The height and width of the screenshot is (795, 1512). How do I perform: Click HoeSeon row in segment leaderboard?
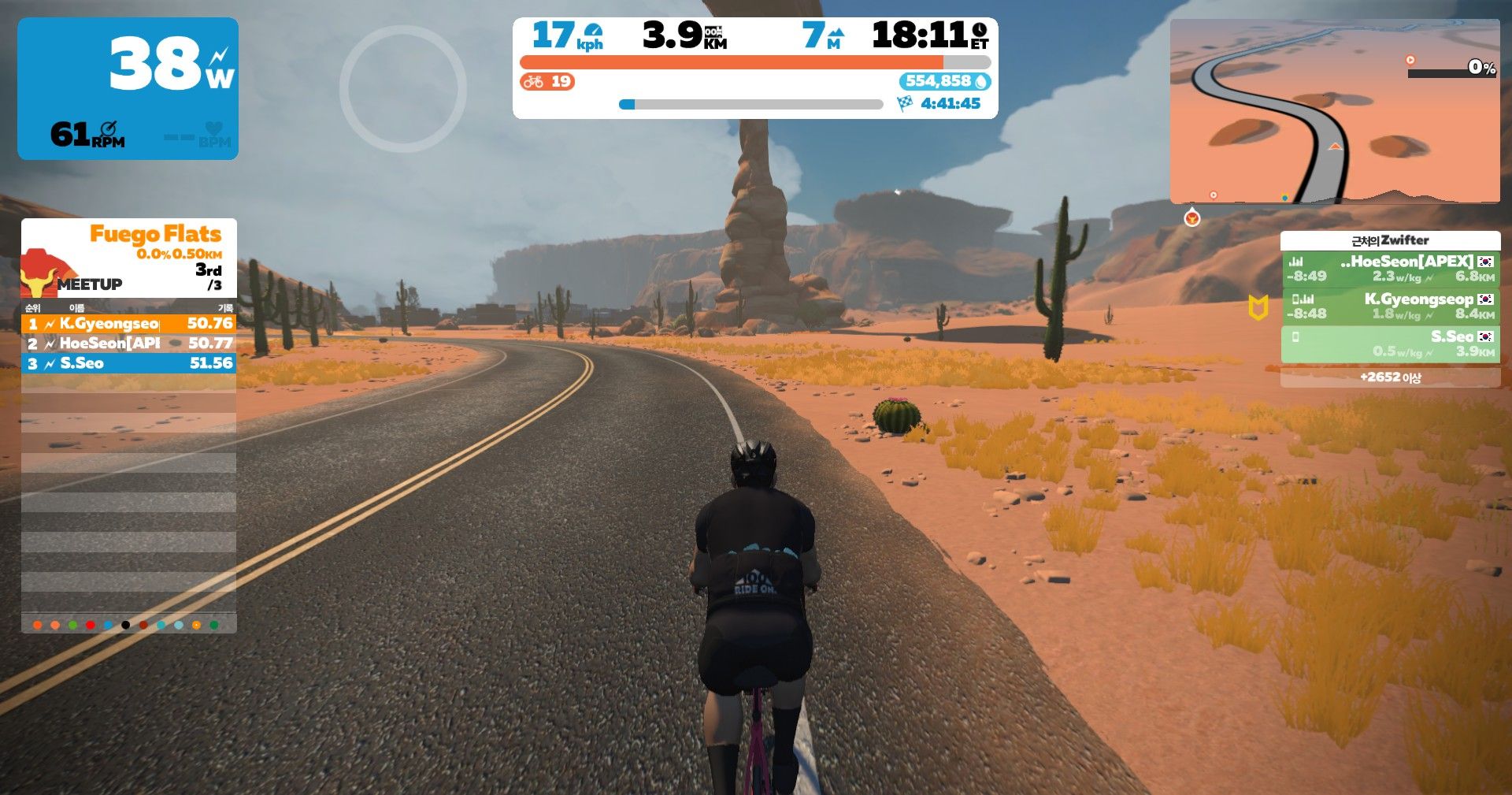coord(129,344)
